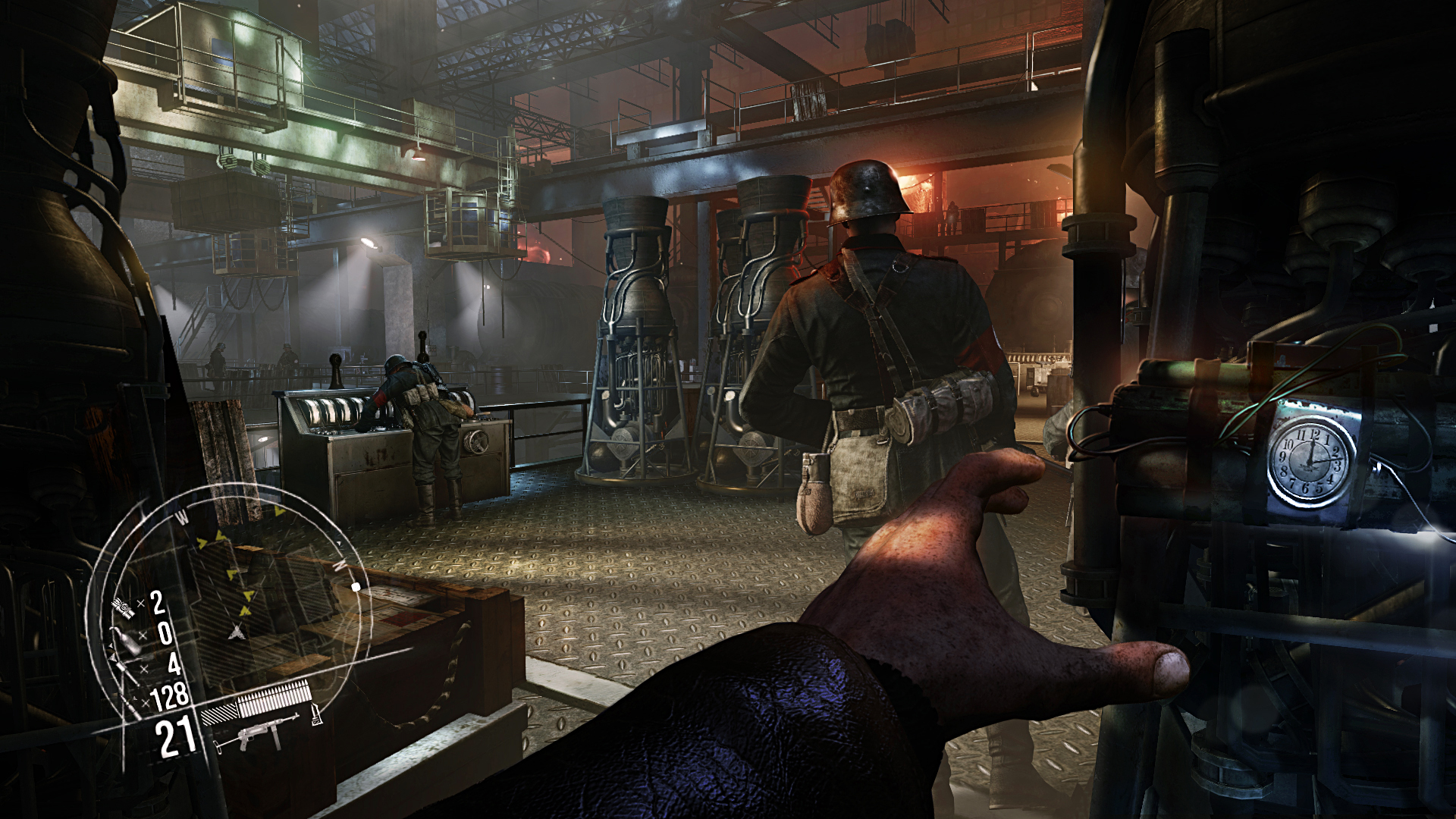Click the player arrow in the compass center
Viewport: 1456px width, 819px height.
click(x=237, y=632)
